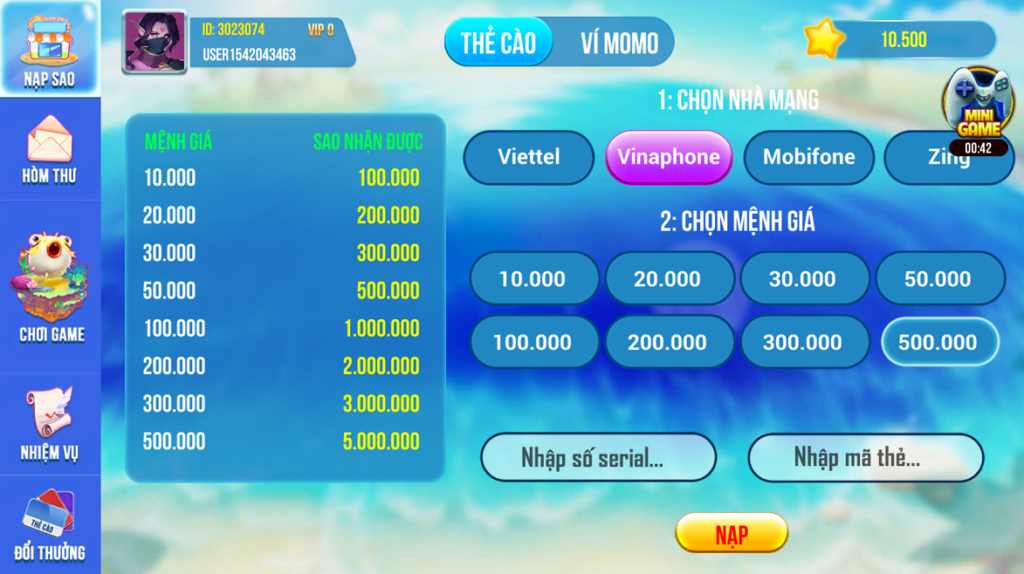Pick the 200.000 card value button
The height and width of the screenshot is (574, 1024).
[x=668, y=342]
